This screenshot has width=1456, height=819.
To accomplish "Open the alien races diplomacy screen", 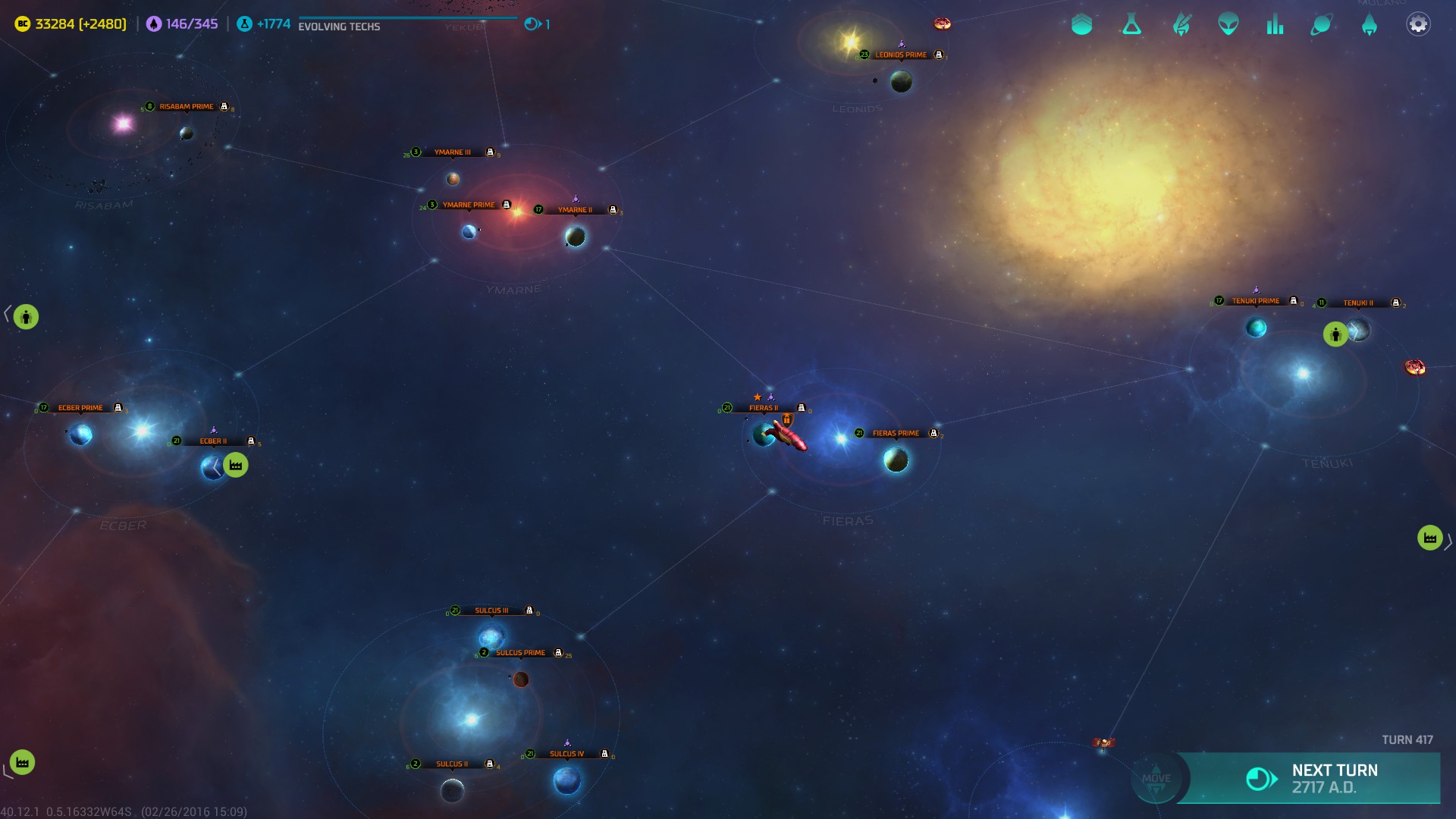I will pyautogui.click(x=1228, y=25).
